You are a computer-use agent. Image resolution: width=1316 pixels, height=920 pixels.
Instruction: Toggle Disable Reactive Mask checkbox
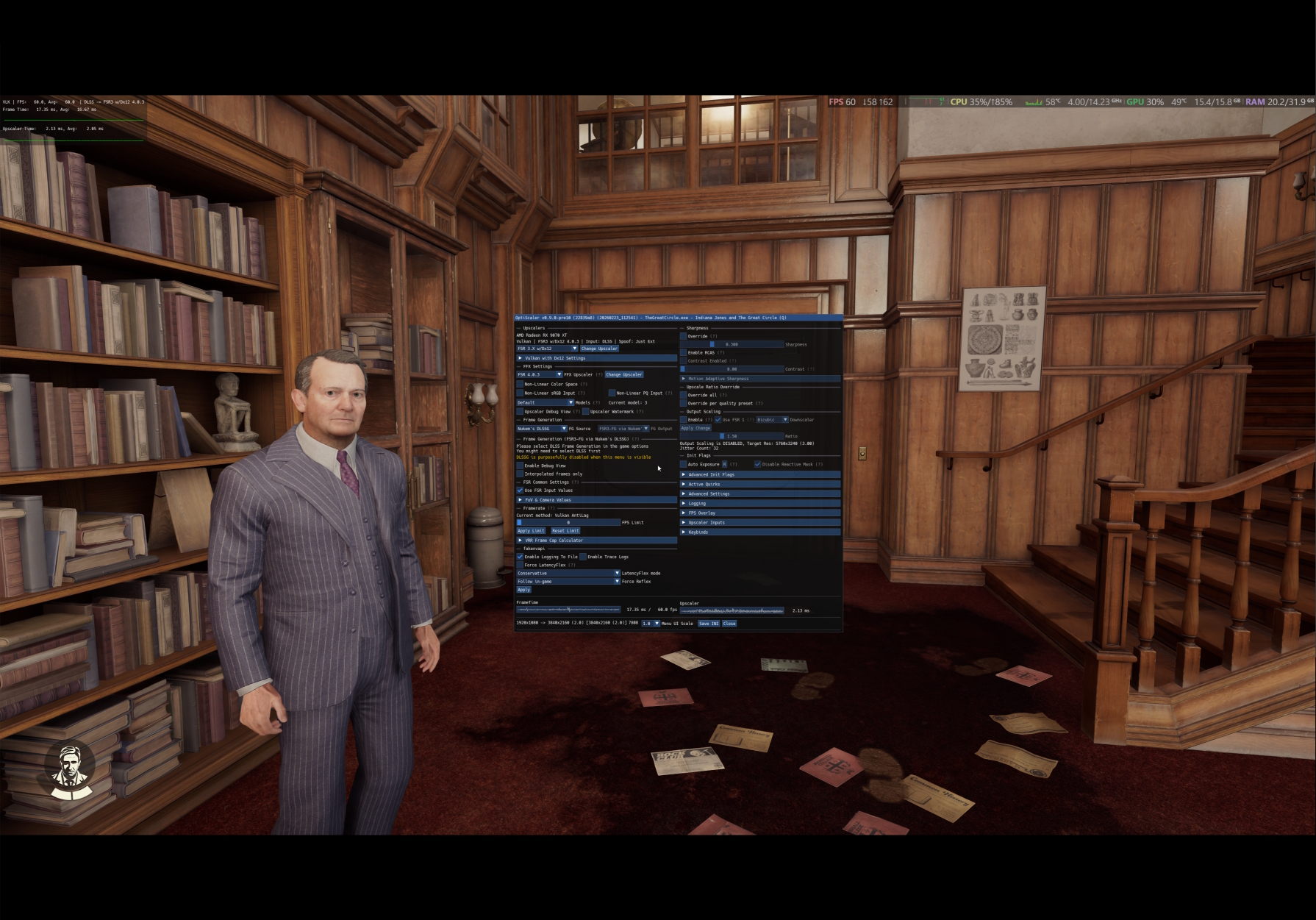(758, 464)
